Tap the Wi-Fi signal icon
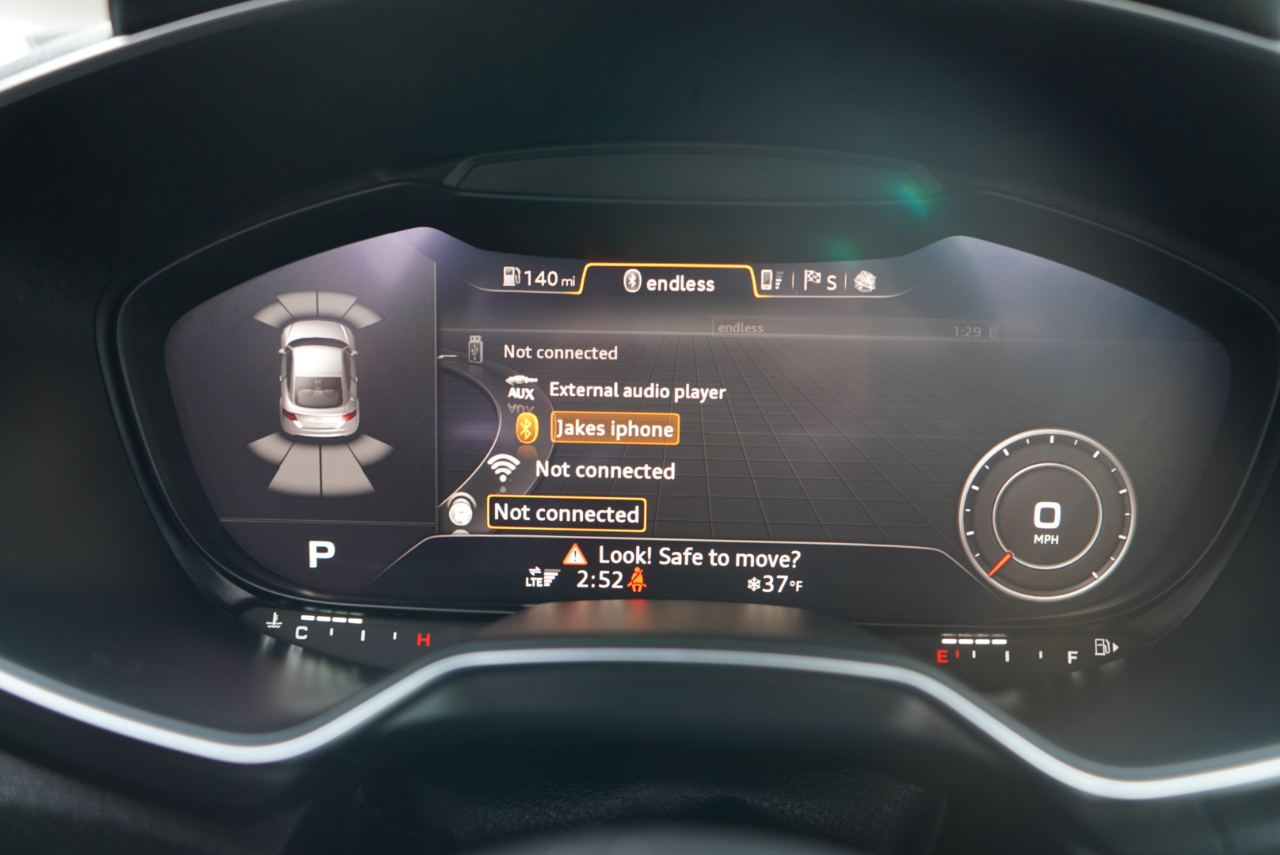 (502, 469)
